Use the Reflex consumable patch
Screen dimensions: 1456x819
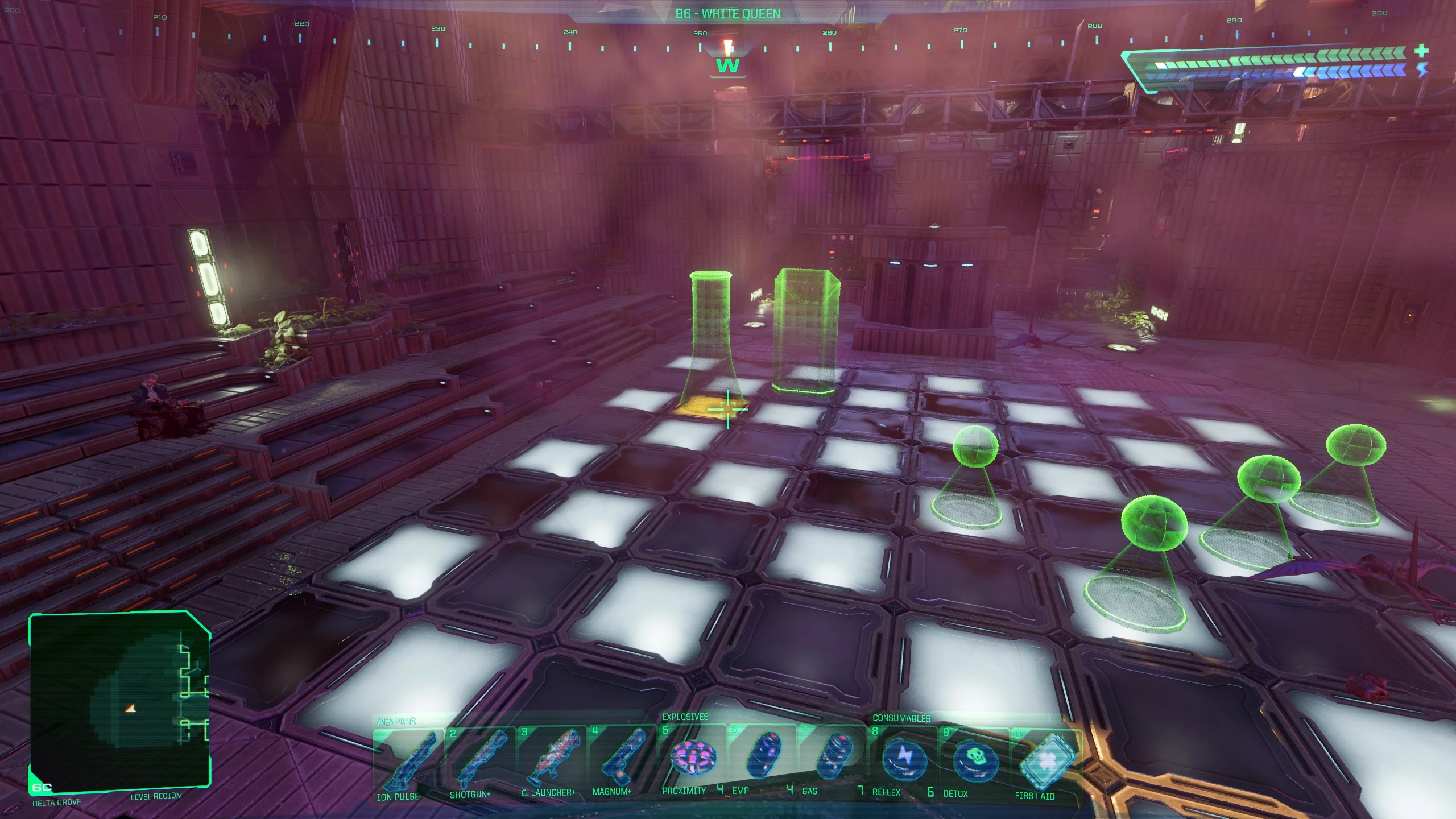903,759
